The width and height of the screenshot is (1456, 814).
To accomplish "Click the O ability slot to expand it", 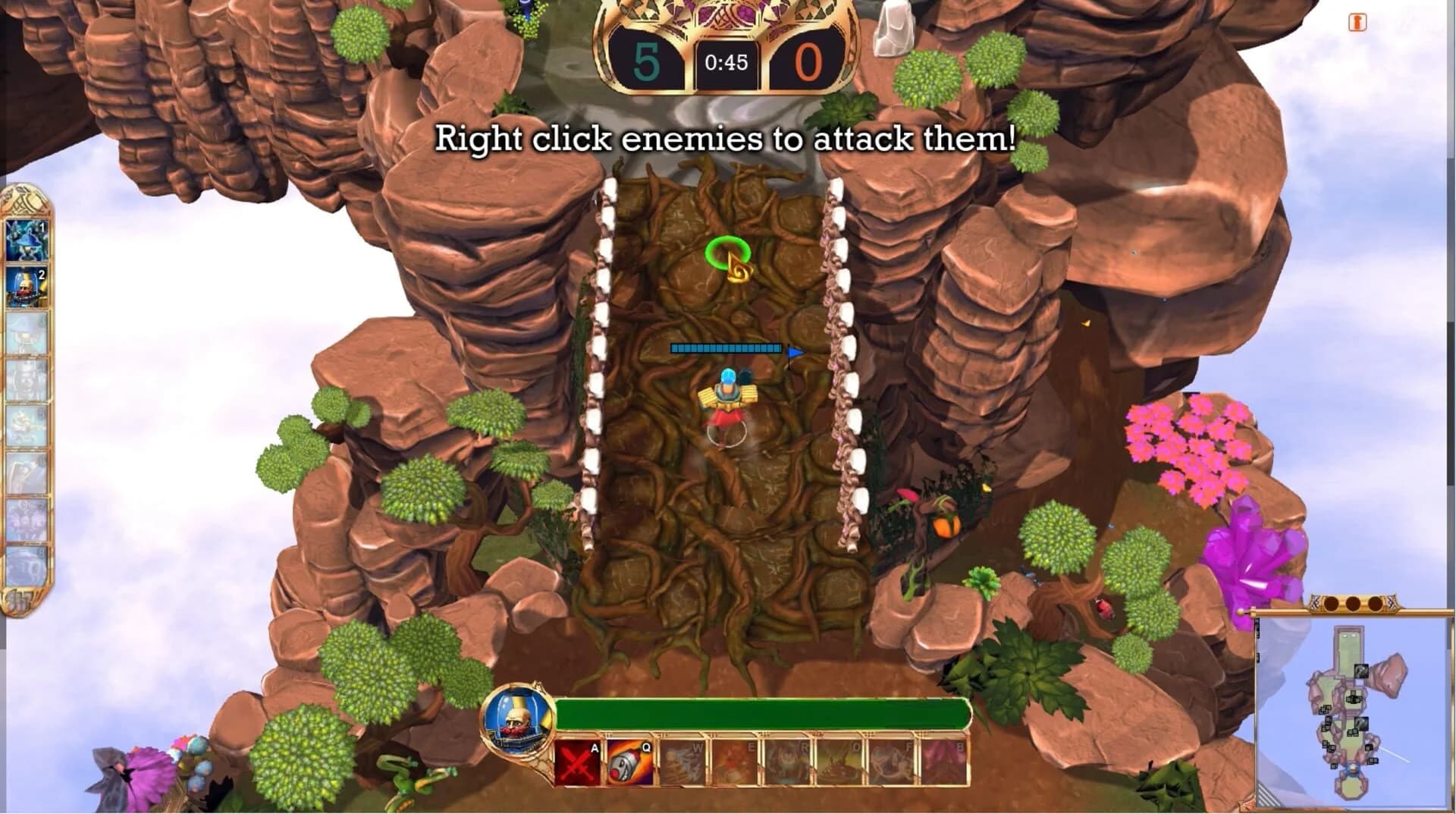I will 840,762.
